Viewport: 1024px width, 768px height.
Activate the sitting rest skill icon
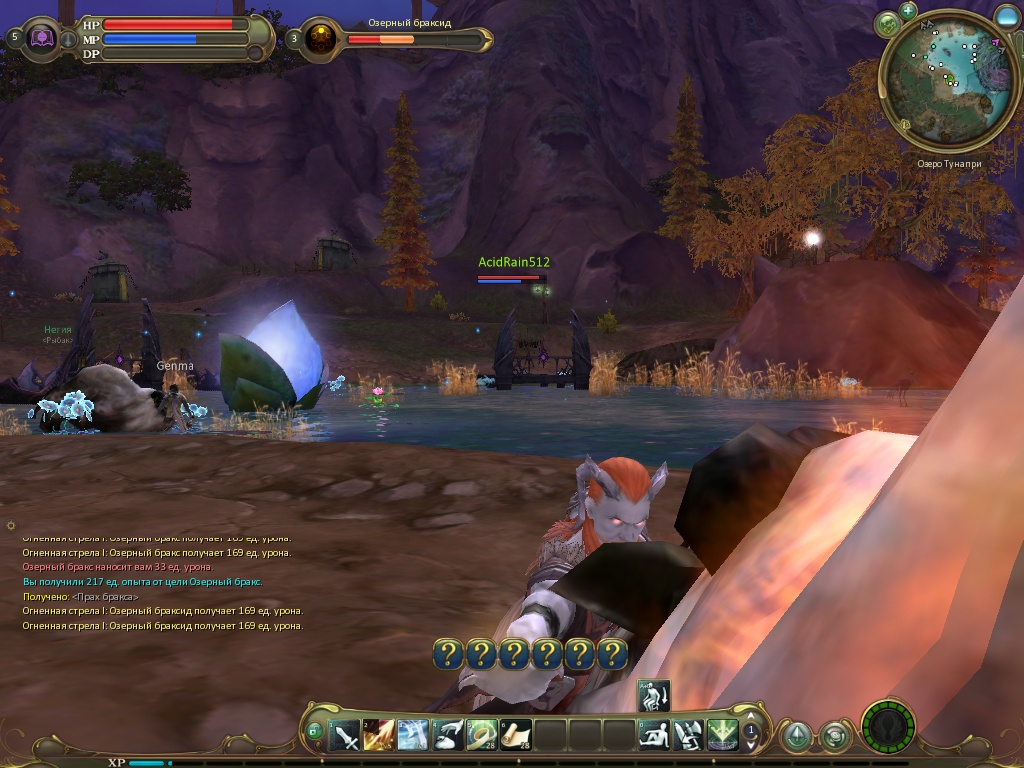coord(654,735)
